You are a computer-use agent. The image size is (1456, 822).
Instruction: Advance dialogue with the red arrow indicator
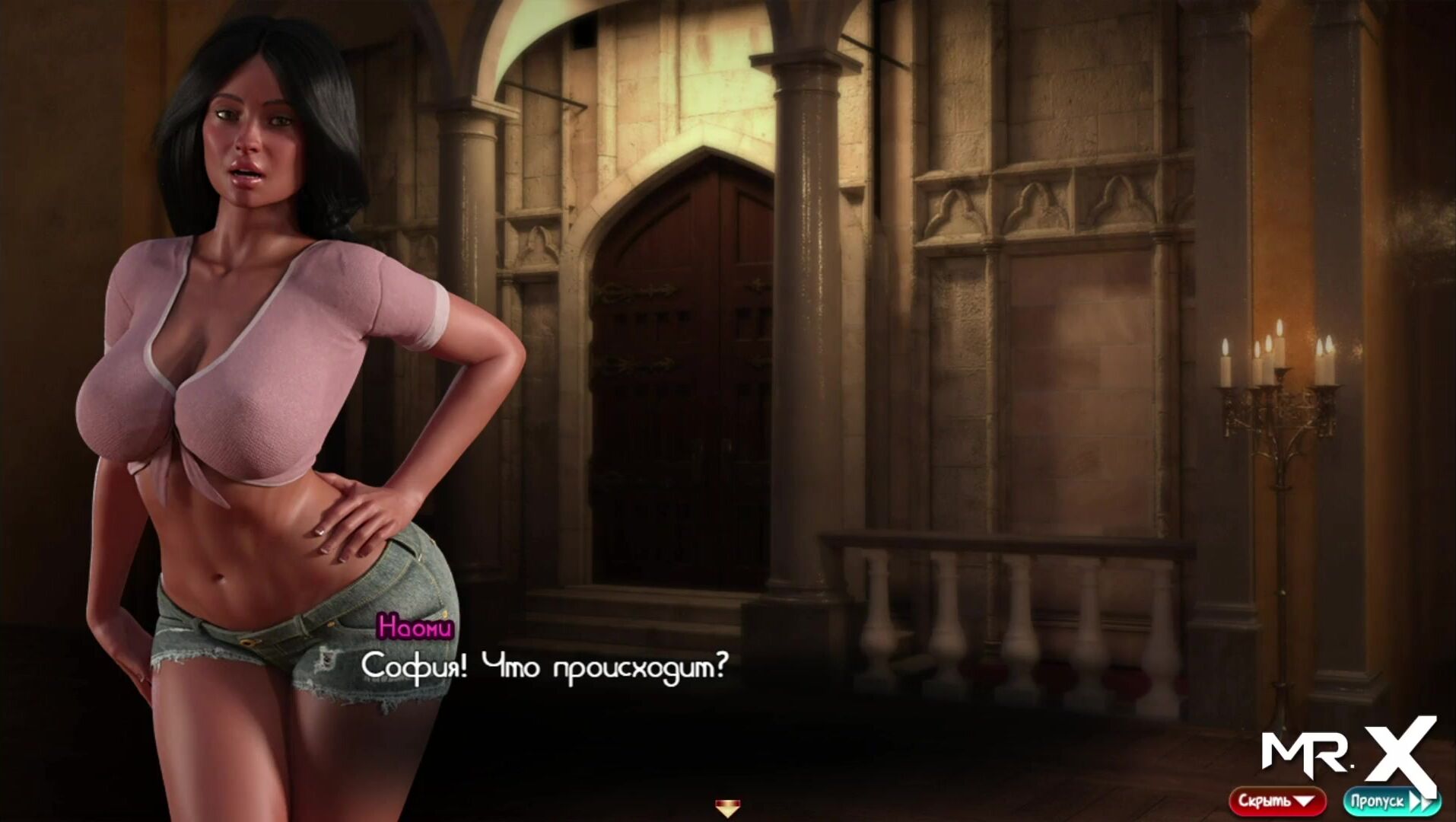727,807
